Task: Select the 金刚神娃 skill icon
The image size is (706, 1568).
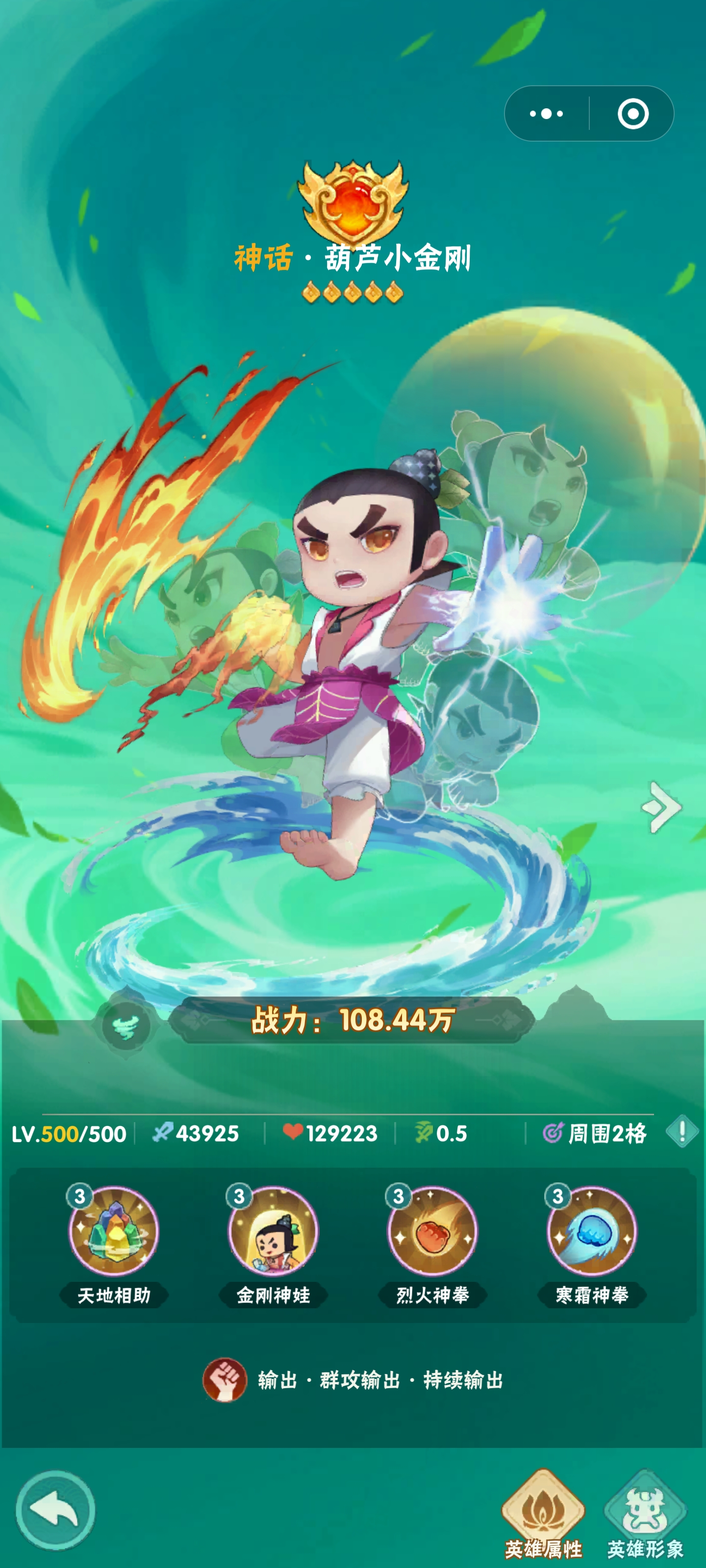Action: click(274, 1229)
